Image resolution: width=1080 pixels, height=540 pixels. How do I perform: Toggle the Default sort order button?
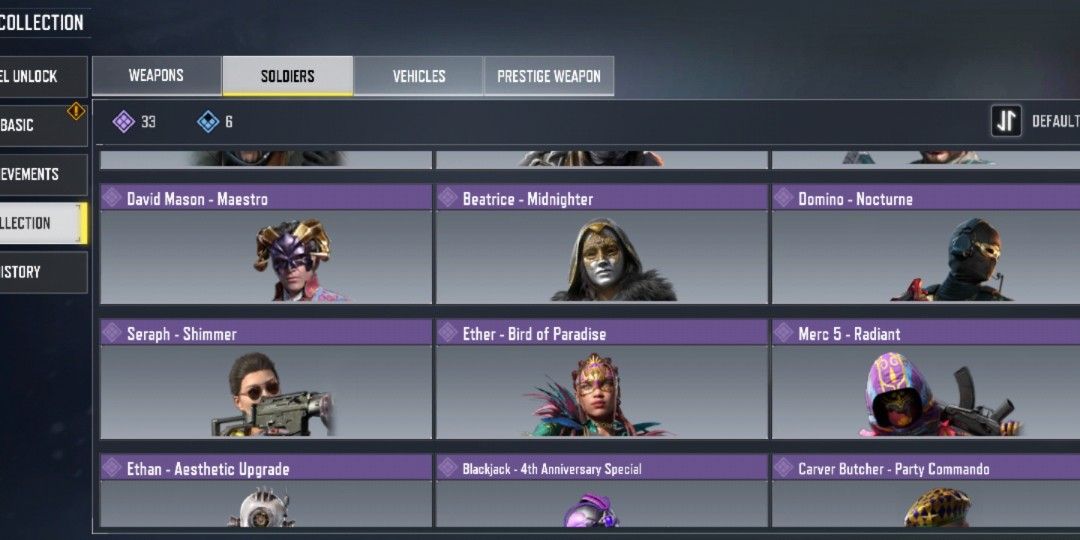point(1006,121)
